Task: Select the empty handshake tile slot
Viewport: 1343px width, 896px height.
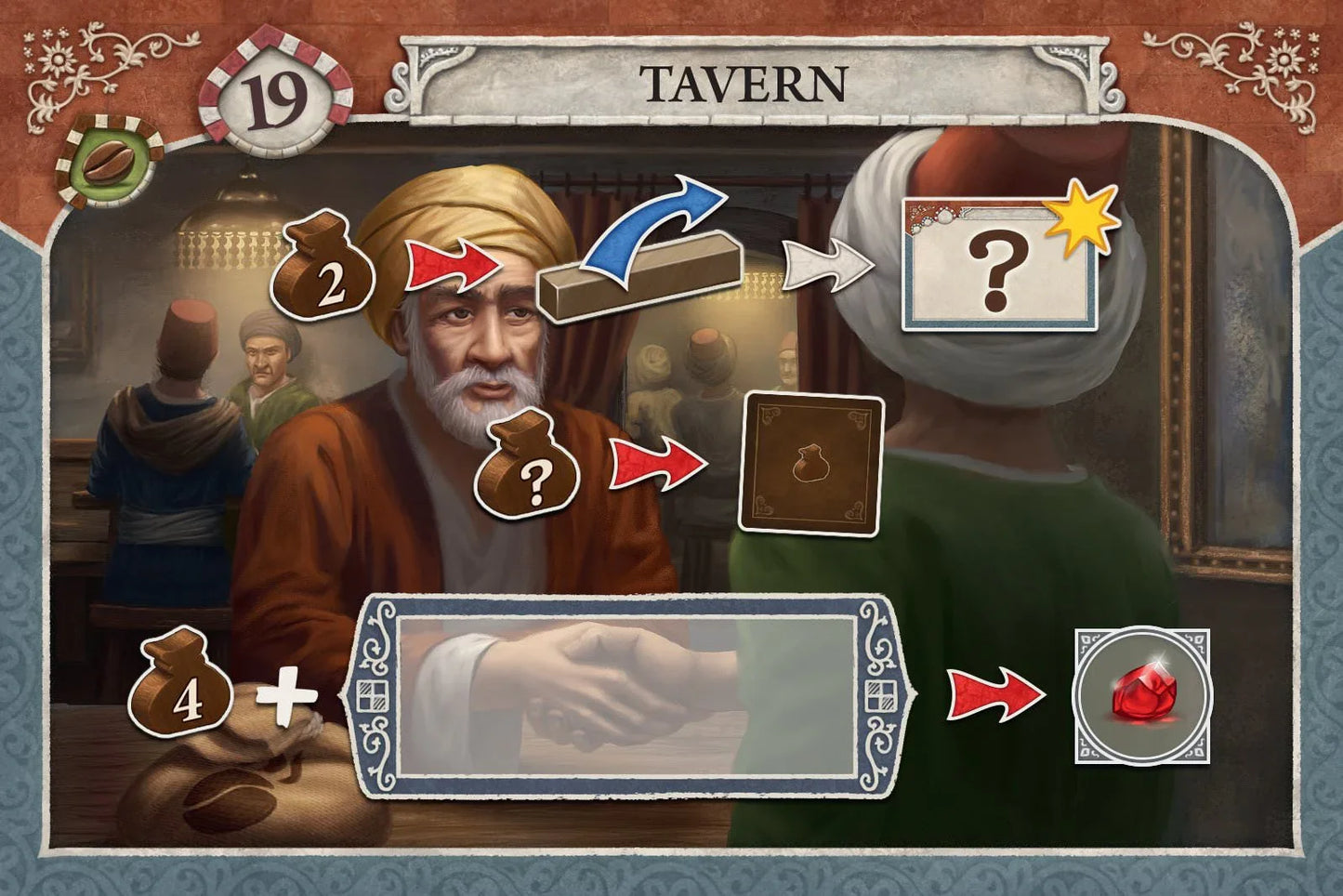Action: (x=627, y=697)
